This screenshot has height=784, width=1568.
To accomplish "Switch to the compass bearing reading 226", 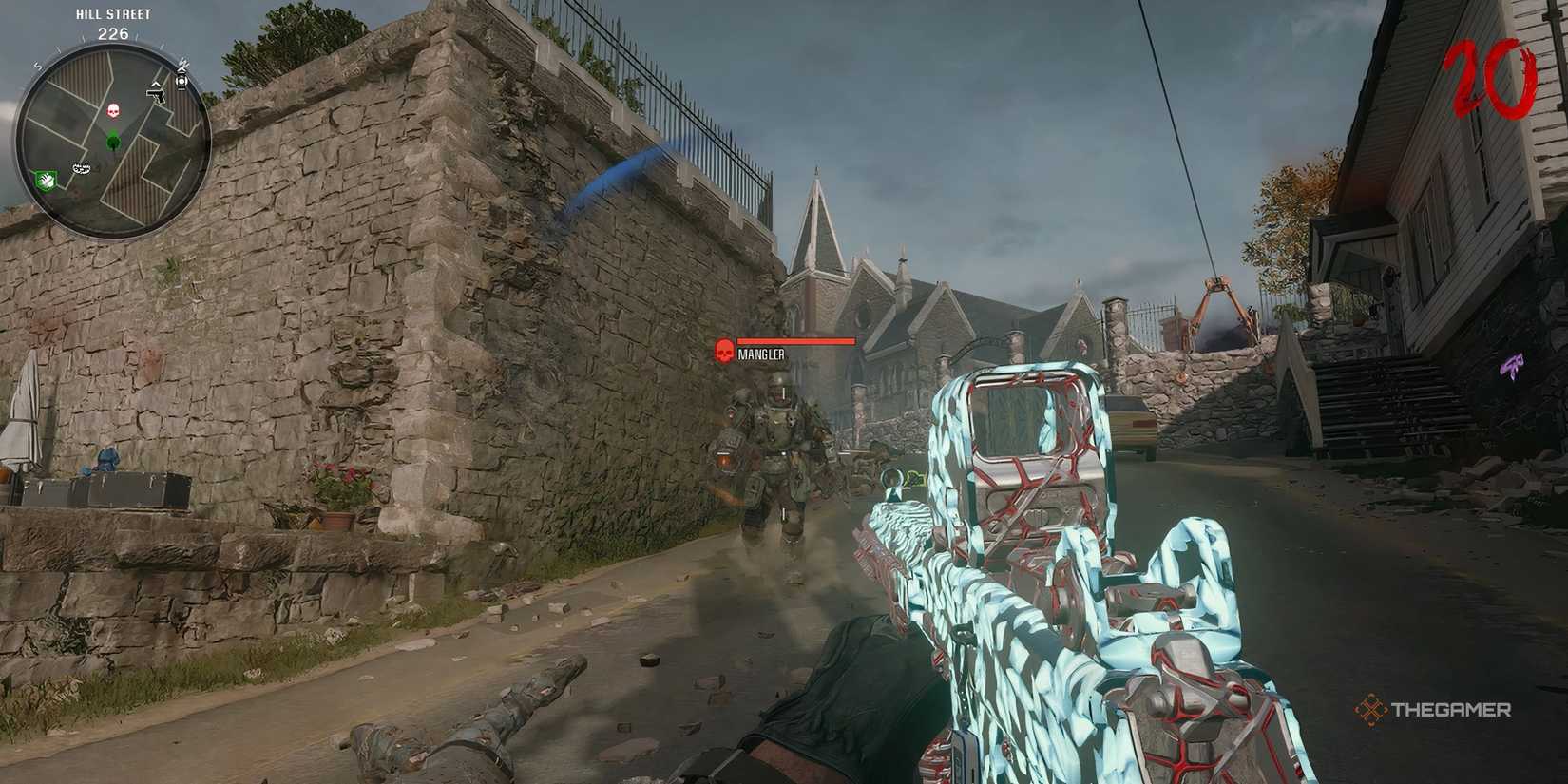I will coord(113,33).
